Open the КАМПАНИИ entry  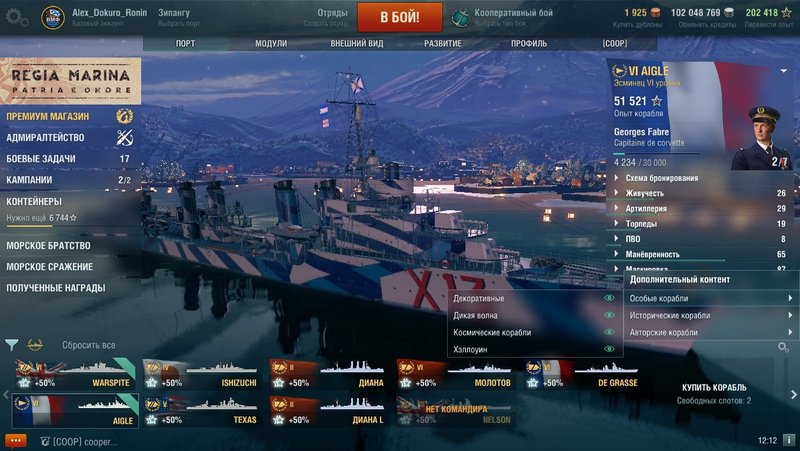(x=30, y=180)
